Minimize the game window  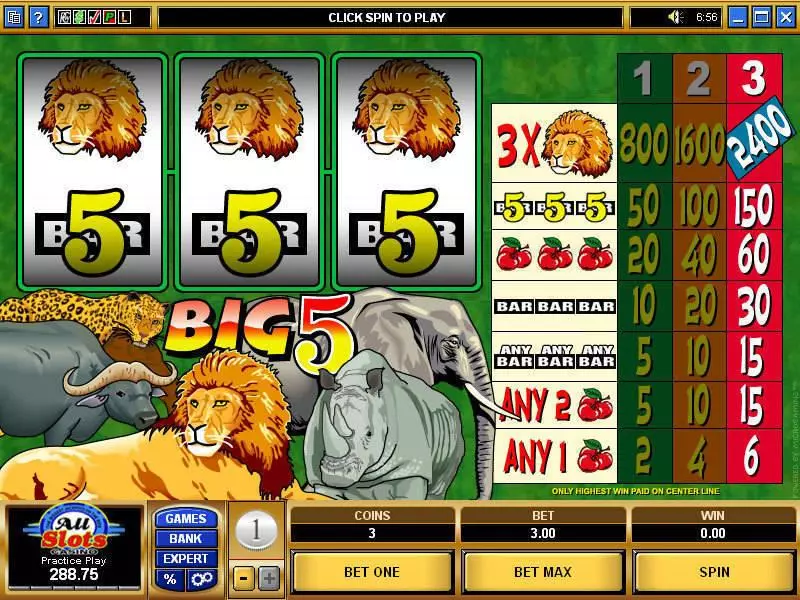tap(738, 17)
